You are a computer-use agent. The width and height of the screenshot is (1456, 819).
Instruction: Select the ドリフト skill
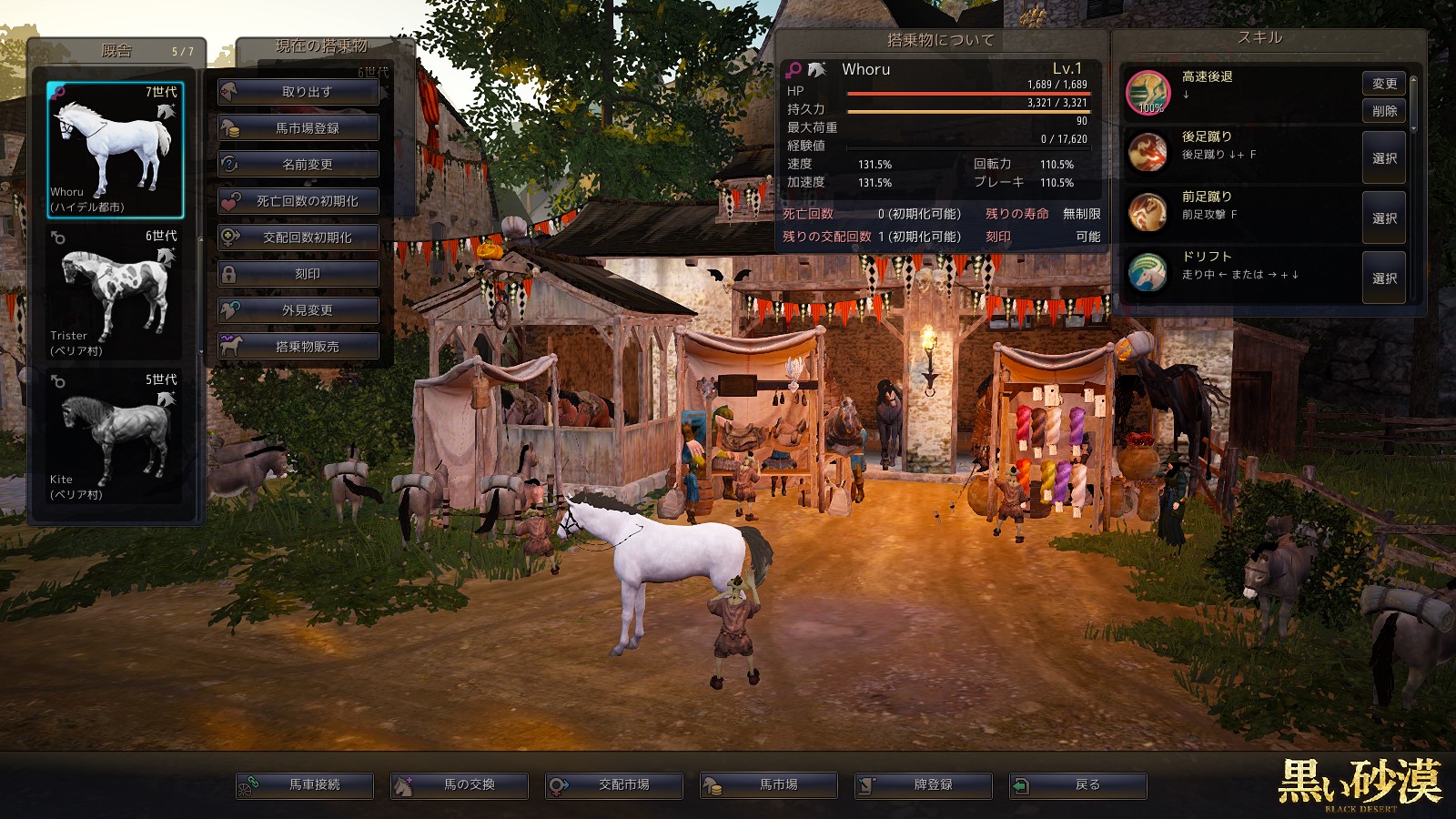click(x=1384, y=278)
